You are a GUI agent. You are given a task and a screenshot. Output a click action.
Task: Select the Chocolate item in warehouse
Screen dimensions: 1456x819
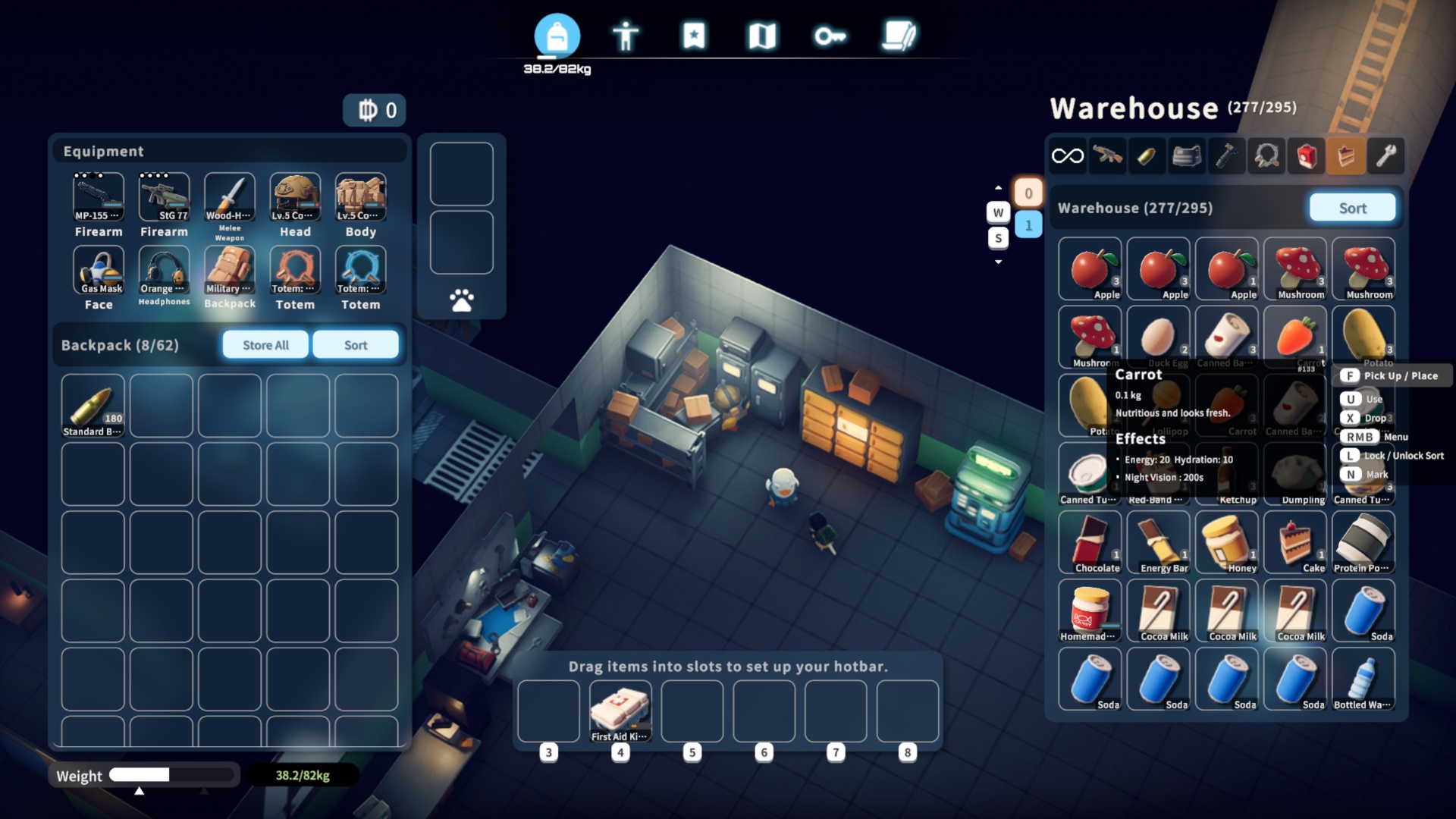click(1090, 542)
